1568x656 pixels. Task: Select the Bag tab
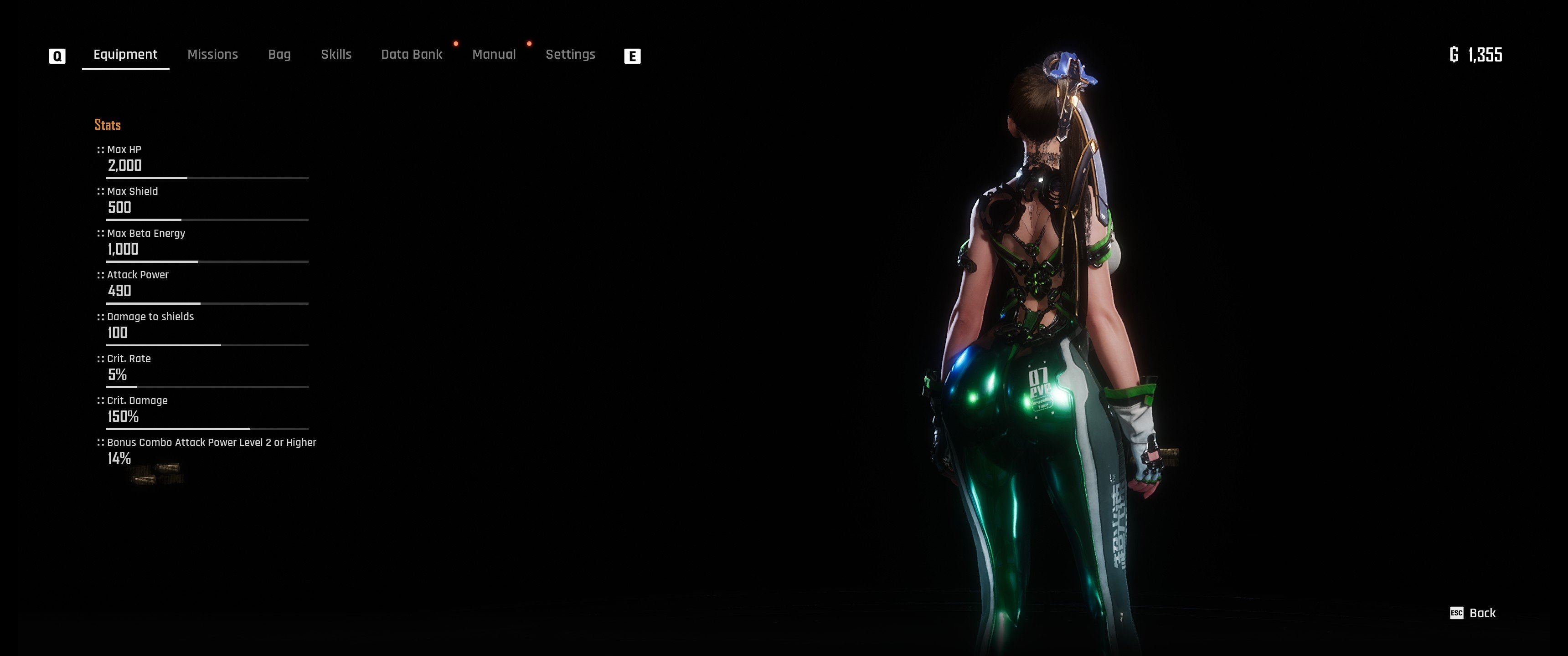click(279, 55)
